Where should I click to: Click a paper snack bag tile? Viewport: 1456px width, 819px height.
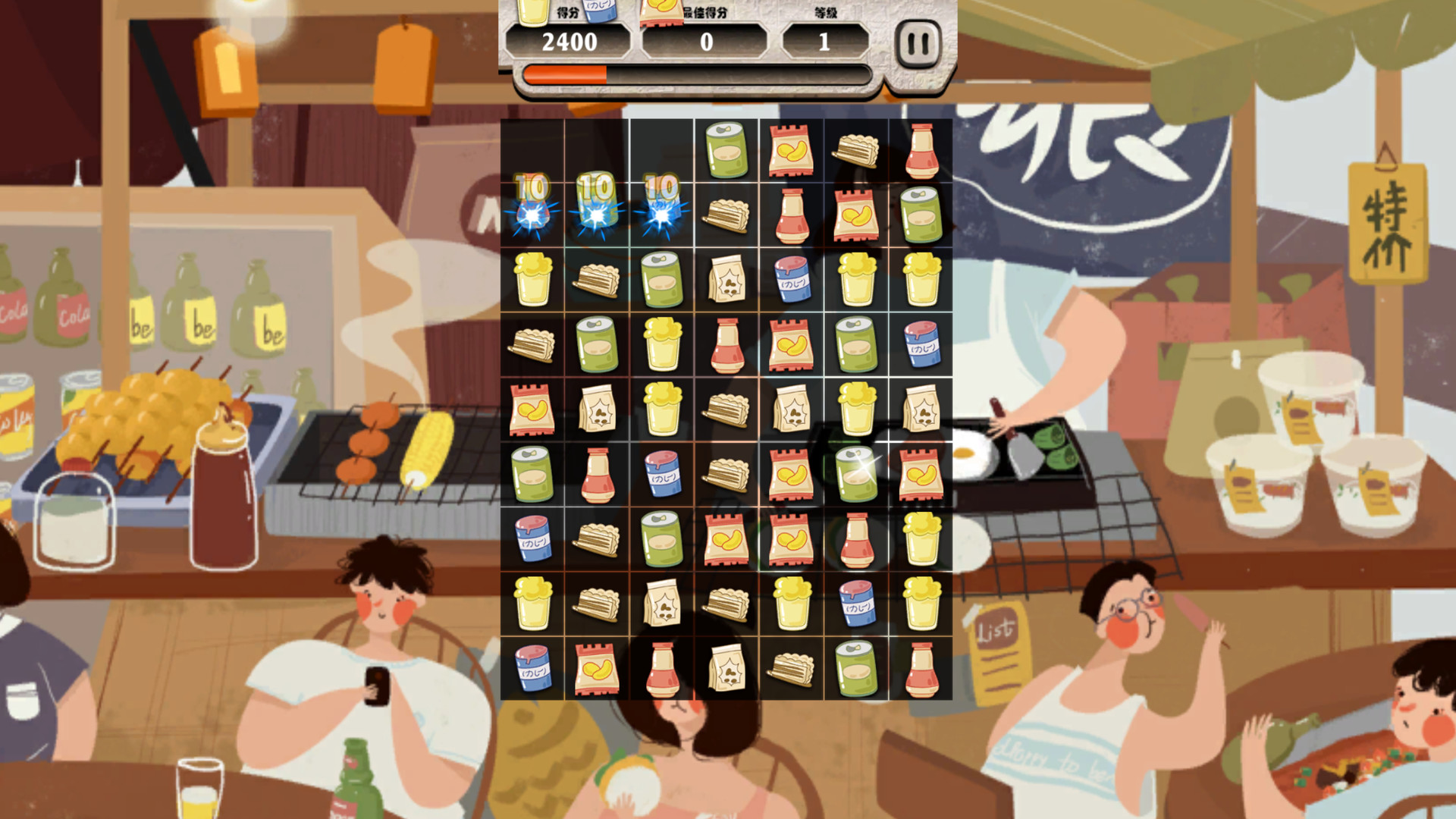(726, 279)
